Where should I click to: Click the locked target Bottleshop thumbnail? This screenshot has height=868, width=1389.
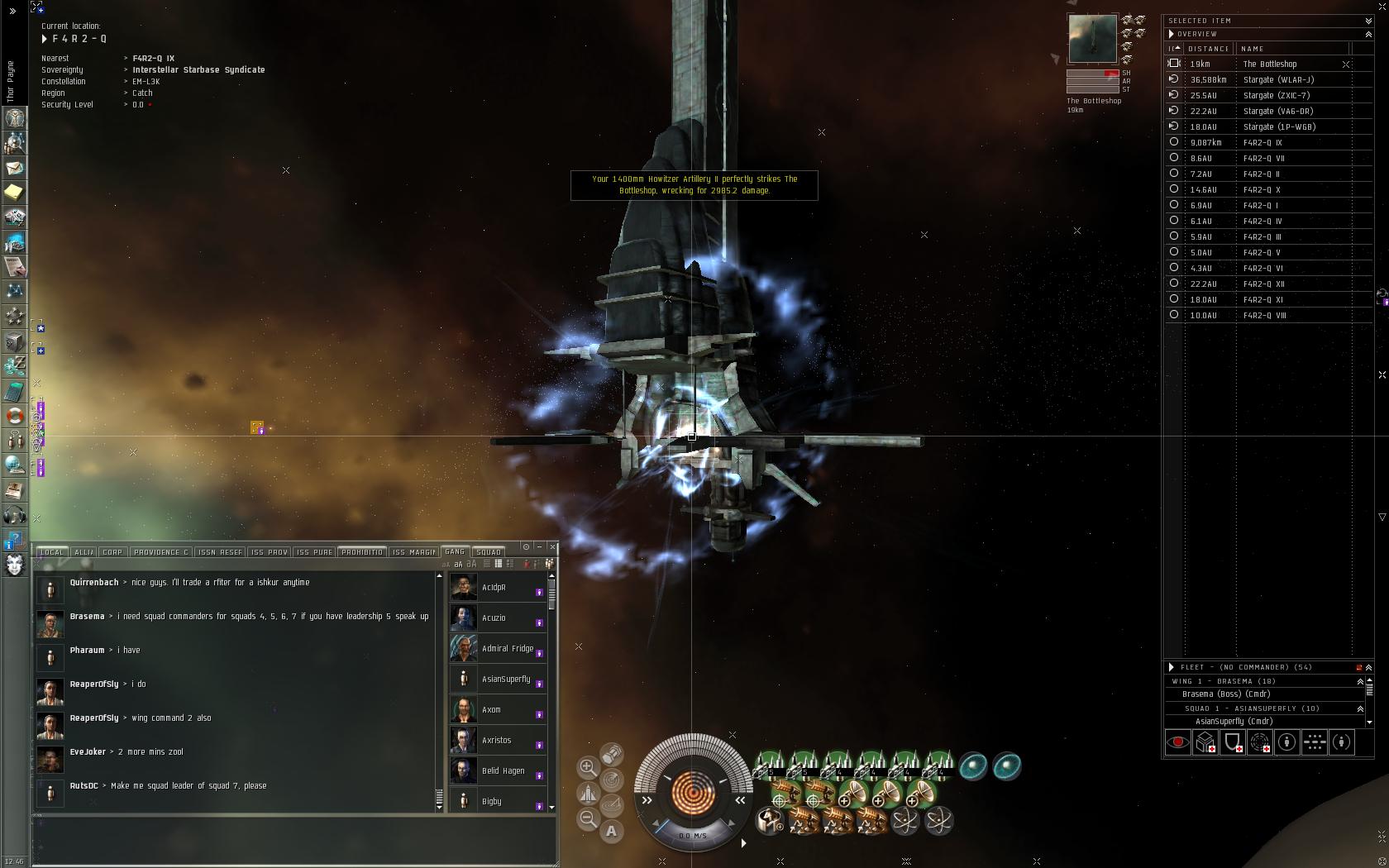[x=1092, y=38]
